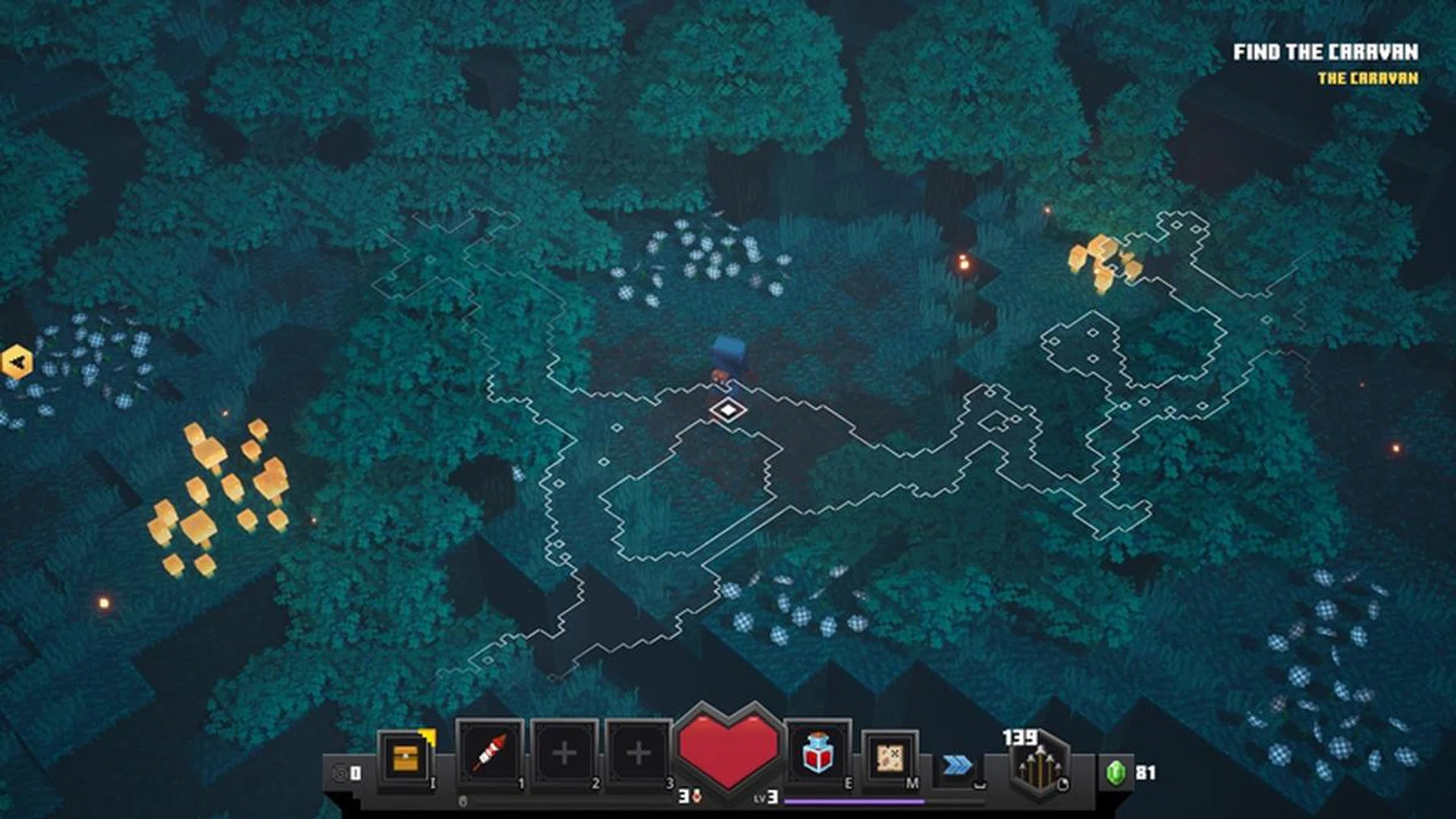The width and height of the screenshot is (1456, 819).
Task: Trigger the blue dodge roll arrows
Action: click(957, 765)
